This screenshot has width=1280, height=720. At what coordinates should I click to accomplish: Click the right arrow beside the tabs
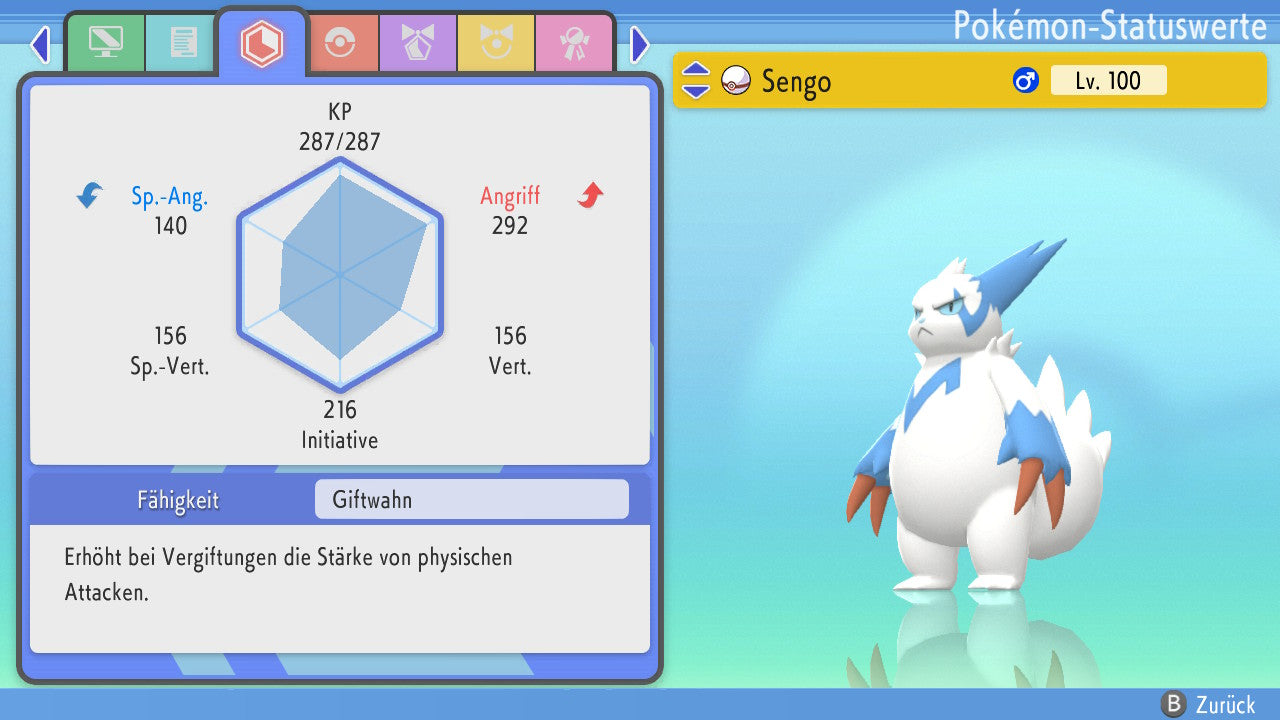(640, 45)
